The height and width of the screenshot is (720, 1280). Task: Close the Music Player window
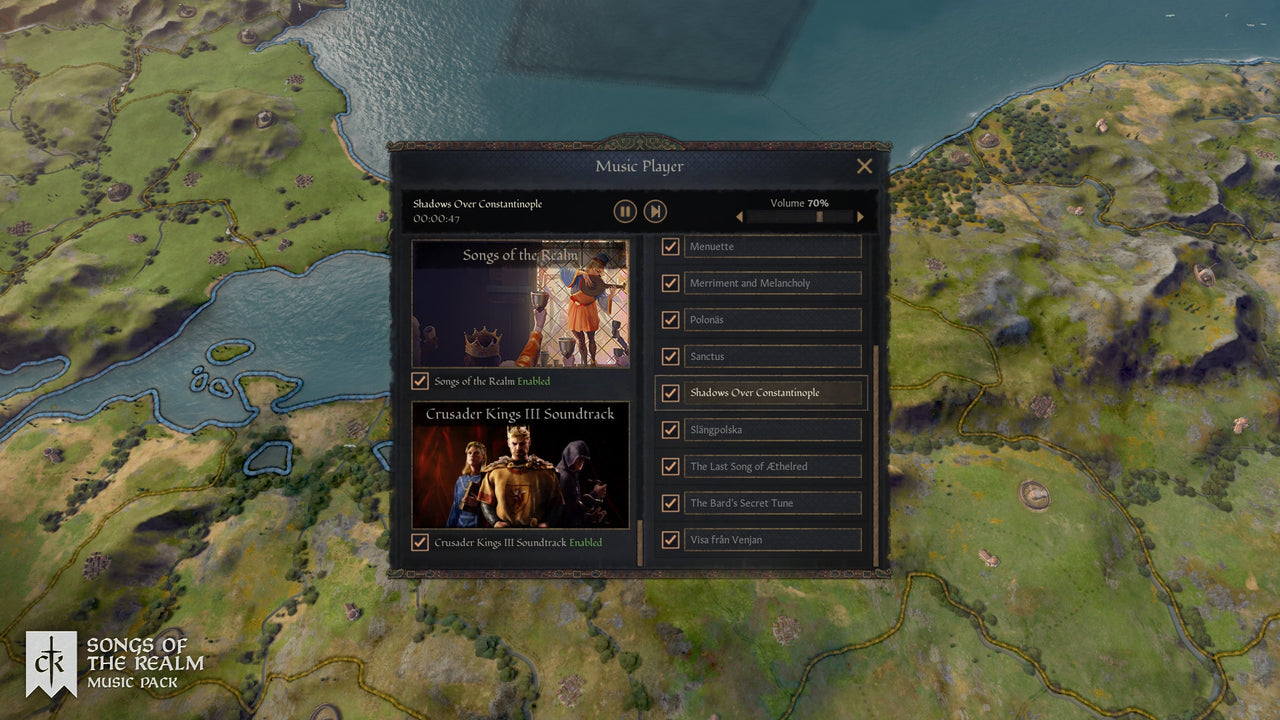864,166
